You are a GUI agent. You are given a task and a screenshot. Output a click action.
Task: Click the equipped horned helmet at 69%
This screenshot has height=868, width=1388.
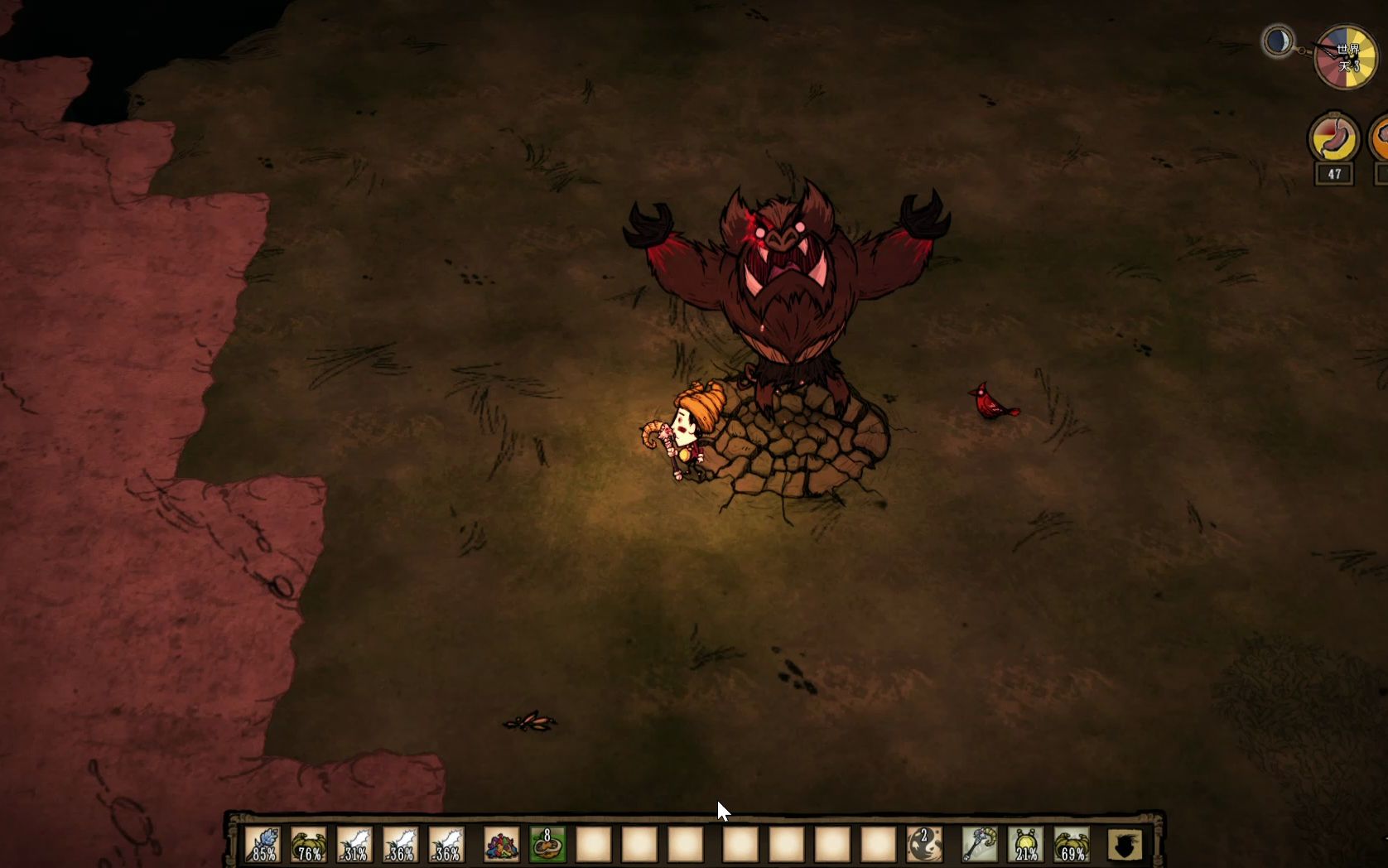[x=1072, y=845]
